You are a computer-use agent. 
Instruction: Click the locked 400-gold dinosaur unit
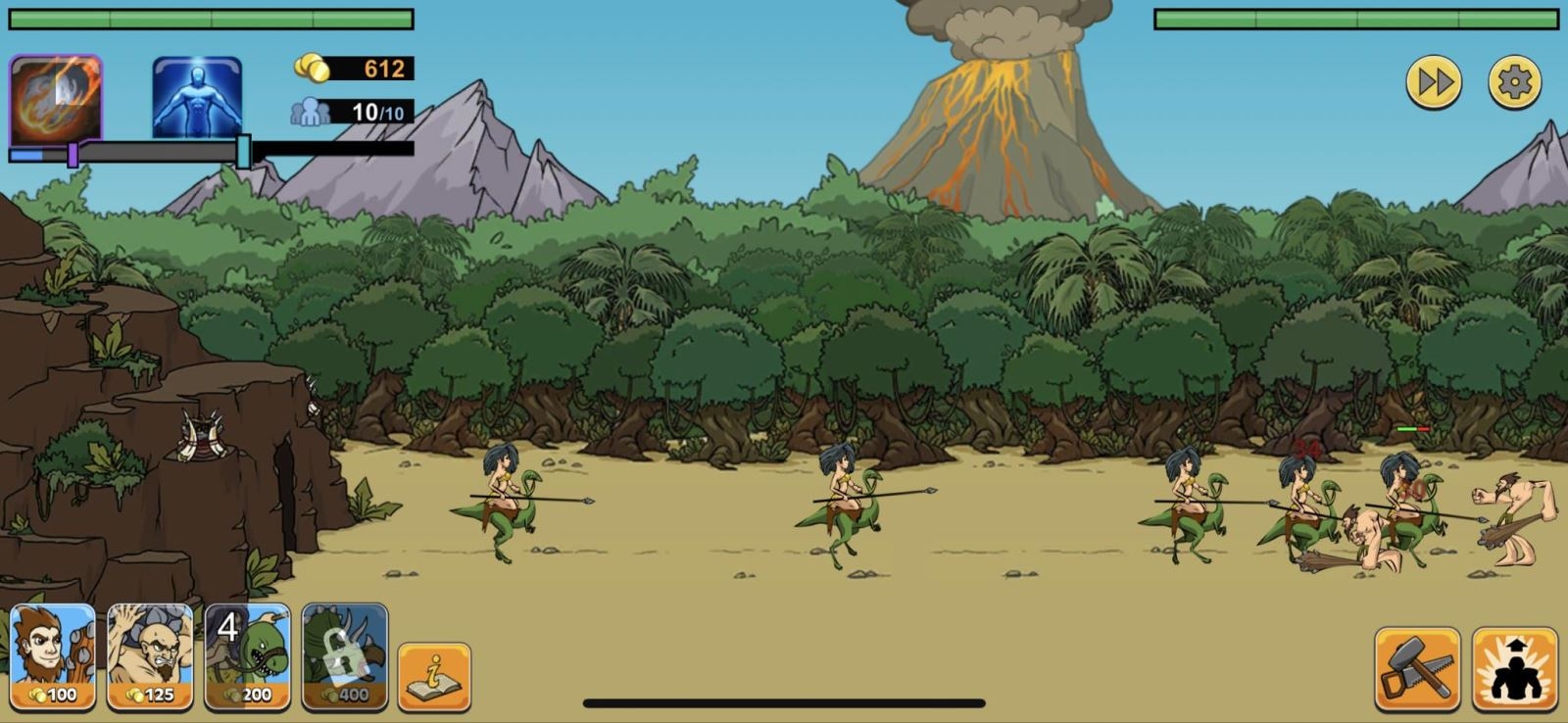pos(345,656)
